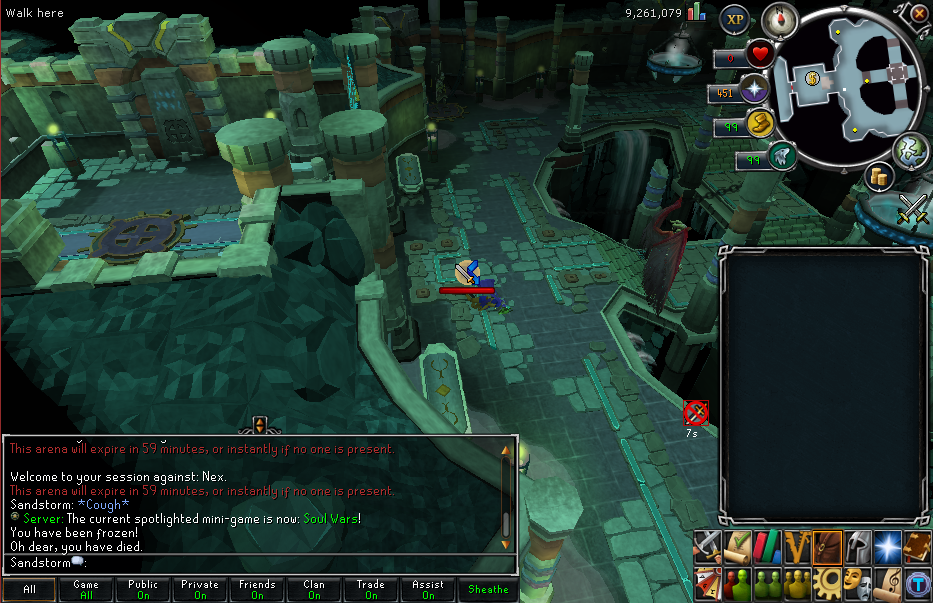The image size is (933, 603).
Task: Toggle the XP counter button
Action: [736, 18]
